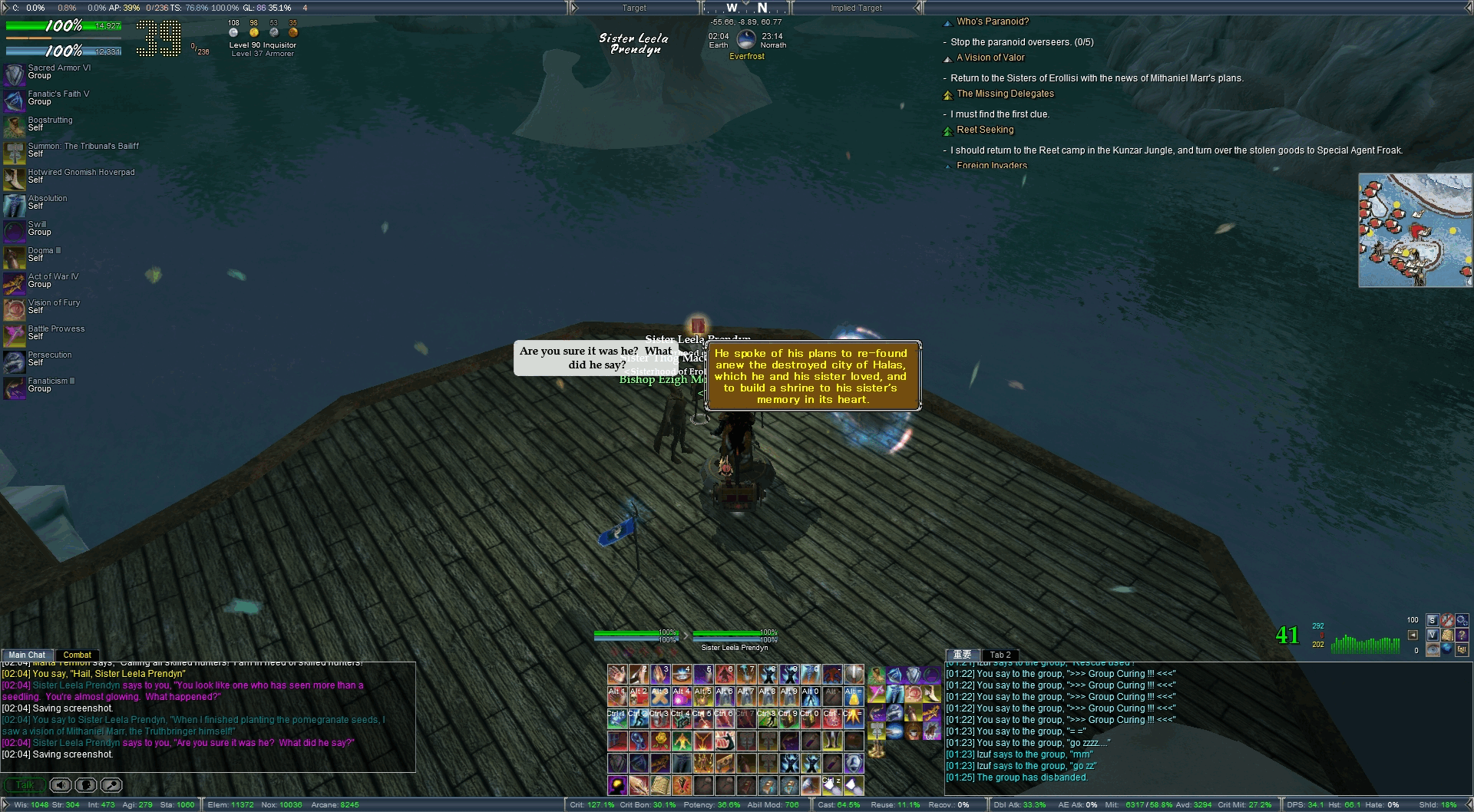Click the Vision of Fury buff icon
1474x812 pixels.
click(x=15, y=309)
